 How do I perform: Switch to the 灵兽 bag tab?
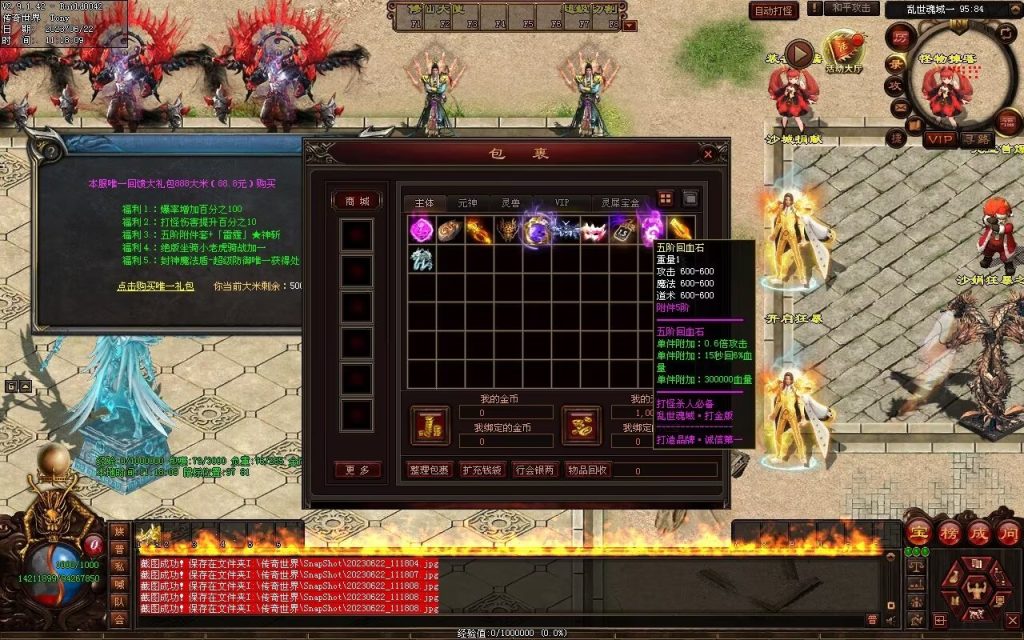[512, 203]
